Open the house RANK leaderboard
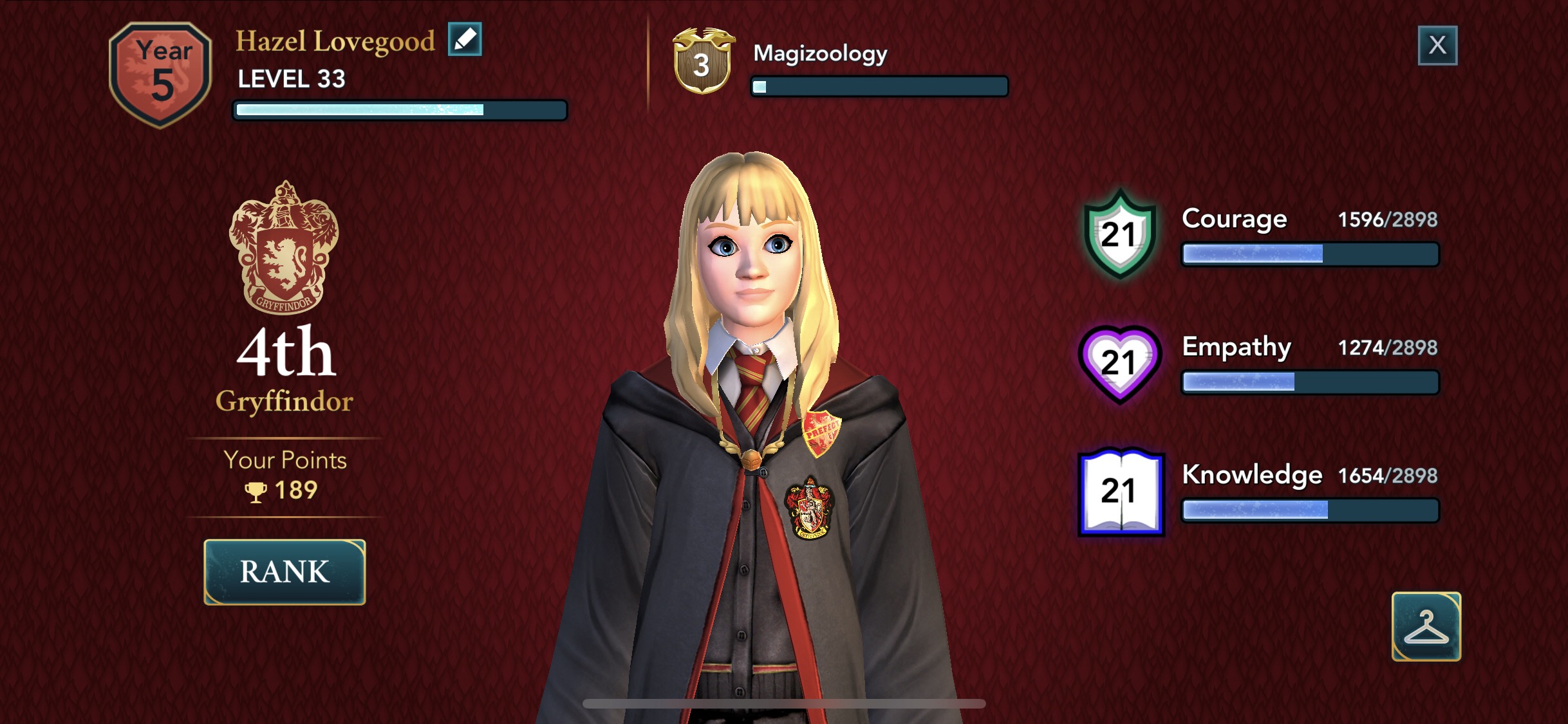This screenshot has width=1568, height=724. point(285,572)
